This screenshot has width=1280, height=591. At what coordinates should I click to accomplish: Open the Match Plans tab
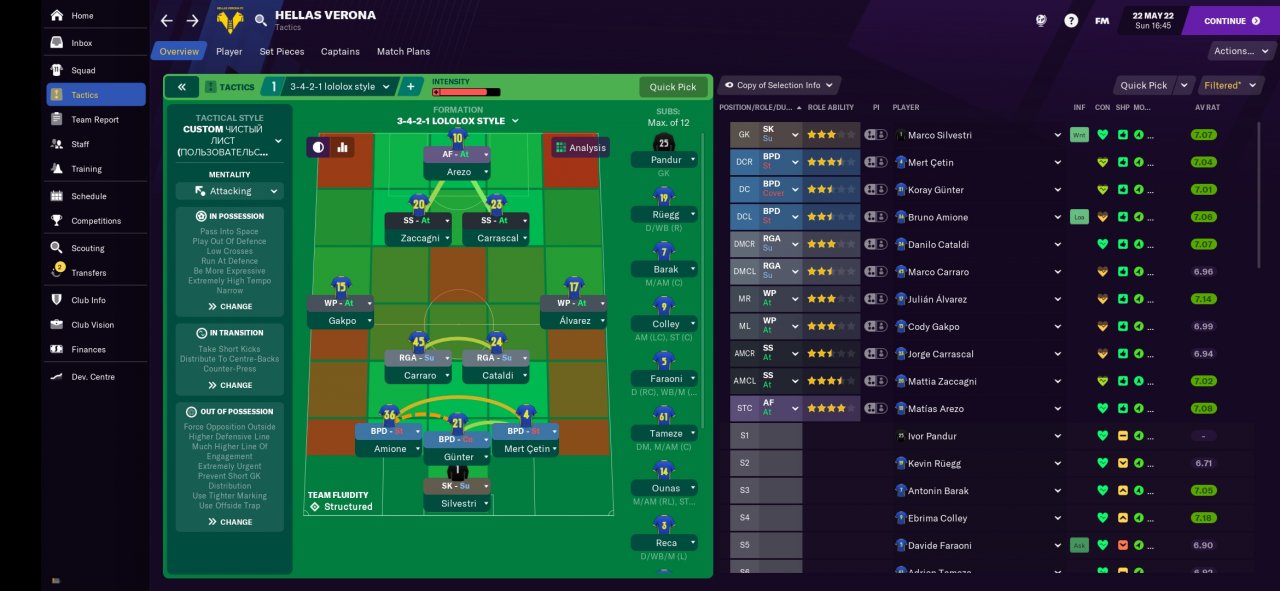pyautogui.click(x=403, y=51)
